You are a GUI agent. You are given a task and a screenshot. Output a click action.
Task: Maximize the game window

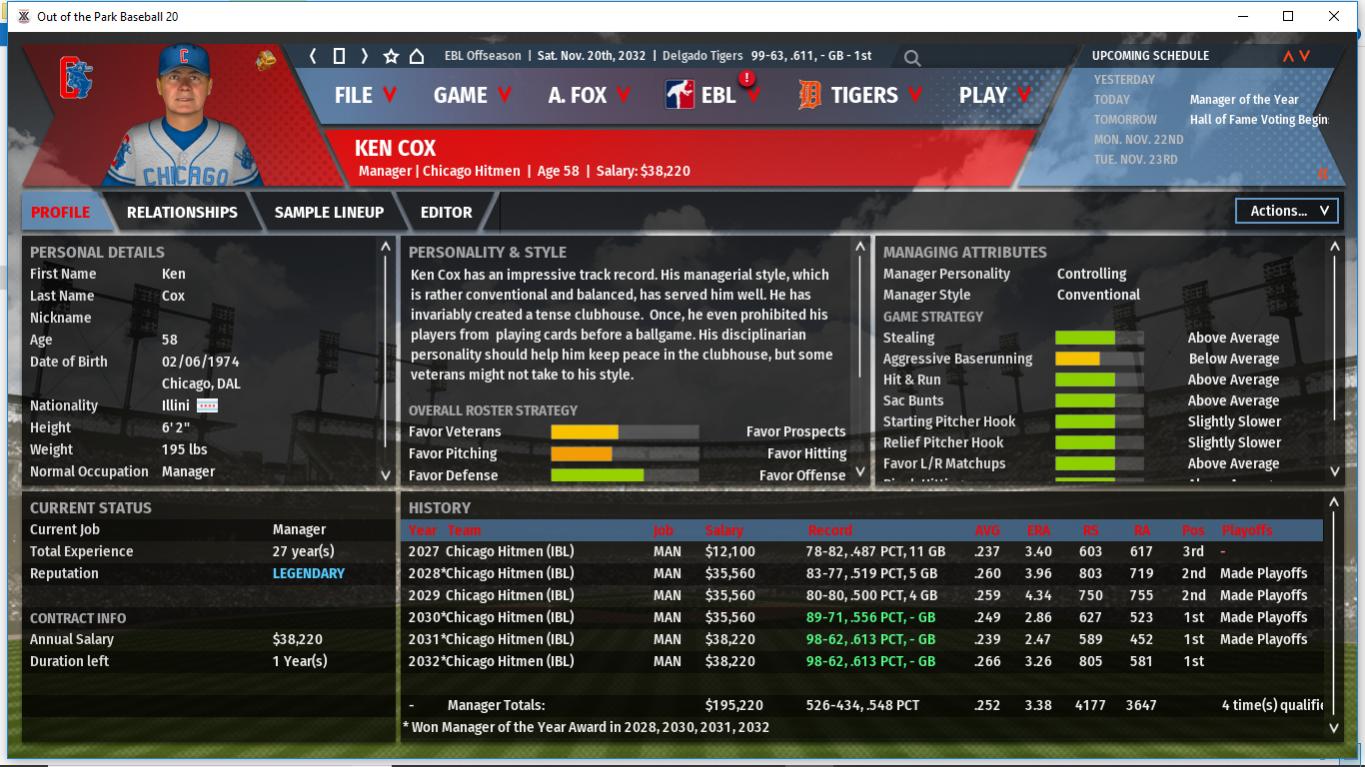1288,16
